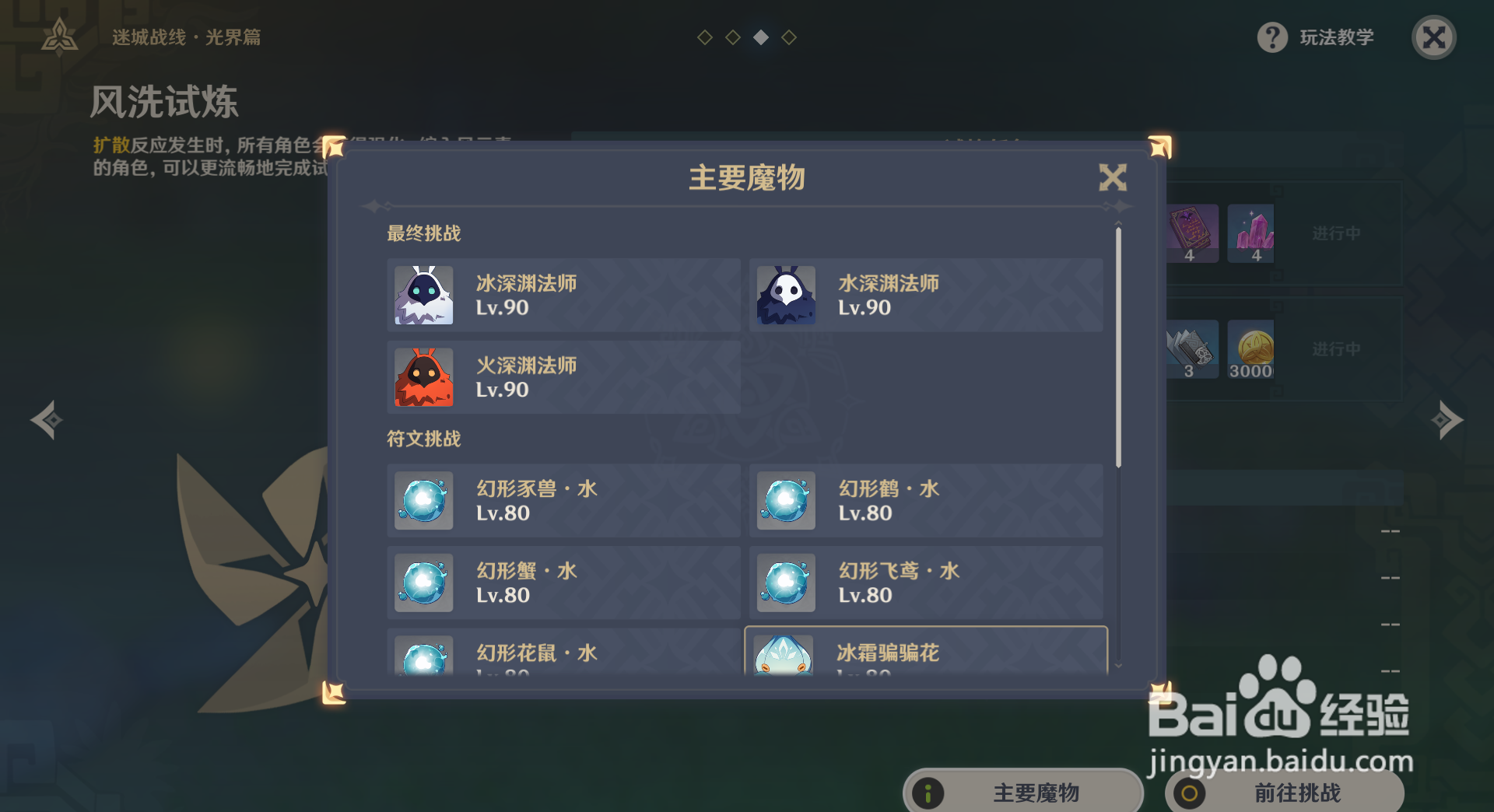Expand the right navigation arrow
The image size is (1494, 812).
coord(1447,420)
